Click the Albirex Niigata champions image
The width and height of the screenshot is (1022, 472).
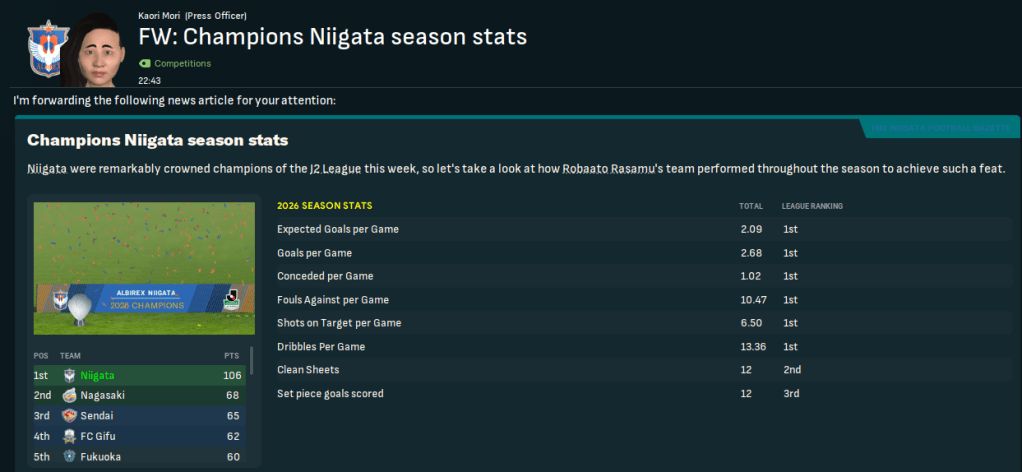point(137,268)
